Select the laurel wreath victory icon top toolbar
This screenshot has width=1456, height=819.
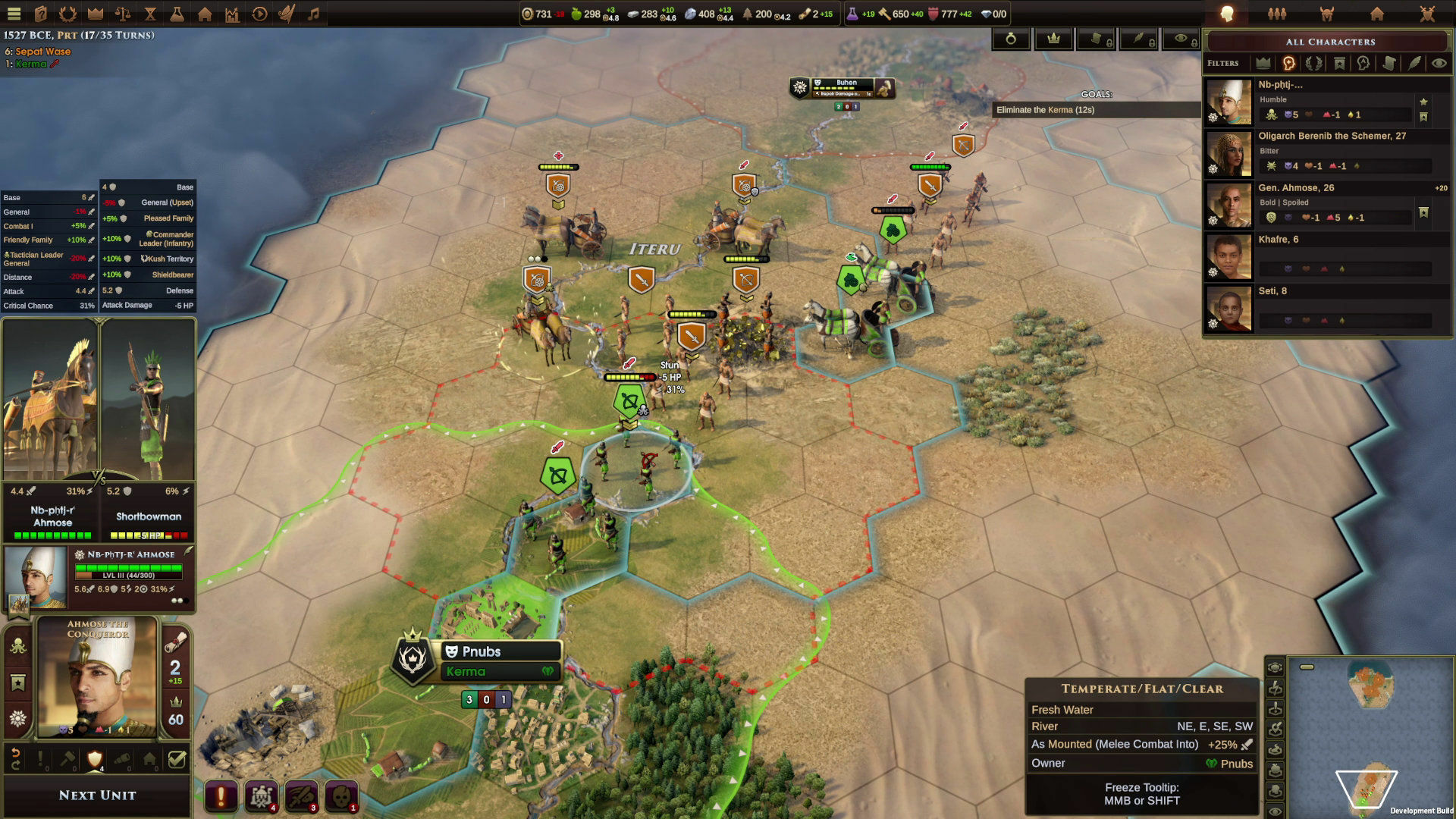[67, 14]
